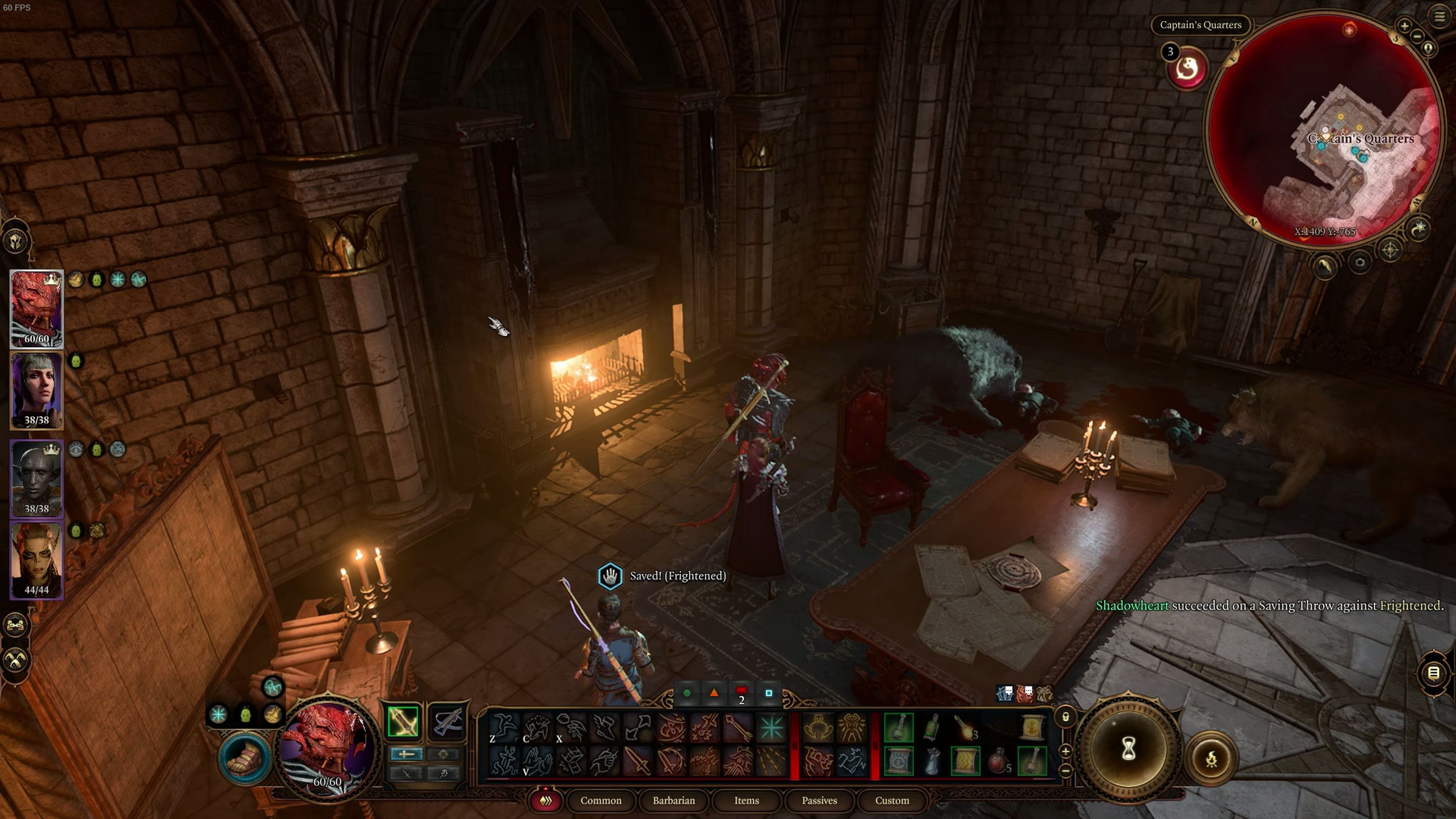The image size is (1456, 819).
Task: Switch to the Custom hotbar tab
Action: (x=892, y=800)
